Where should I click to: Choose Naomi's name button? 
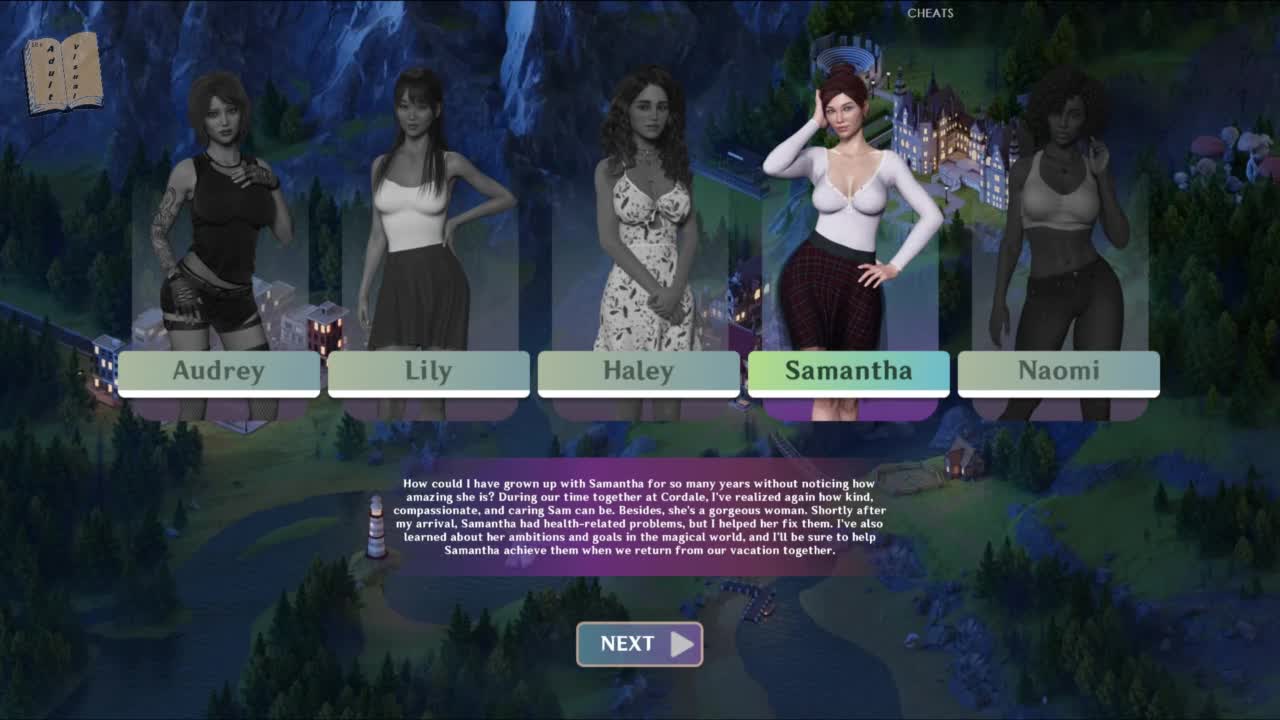point(1058,372)
